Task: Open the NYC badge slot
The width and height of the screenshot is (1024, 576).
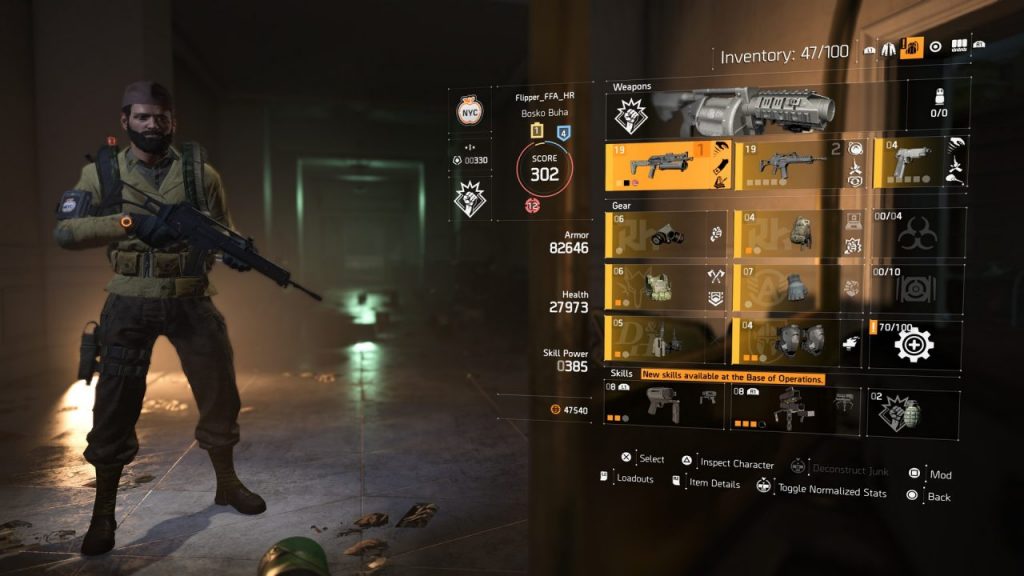Action: pos(468,113)
